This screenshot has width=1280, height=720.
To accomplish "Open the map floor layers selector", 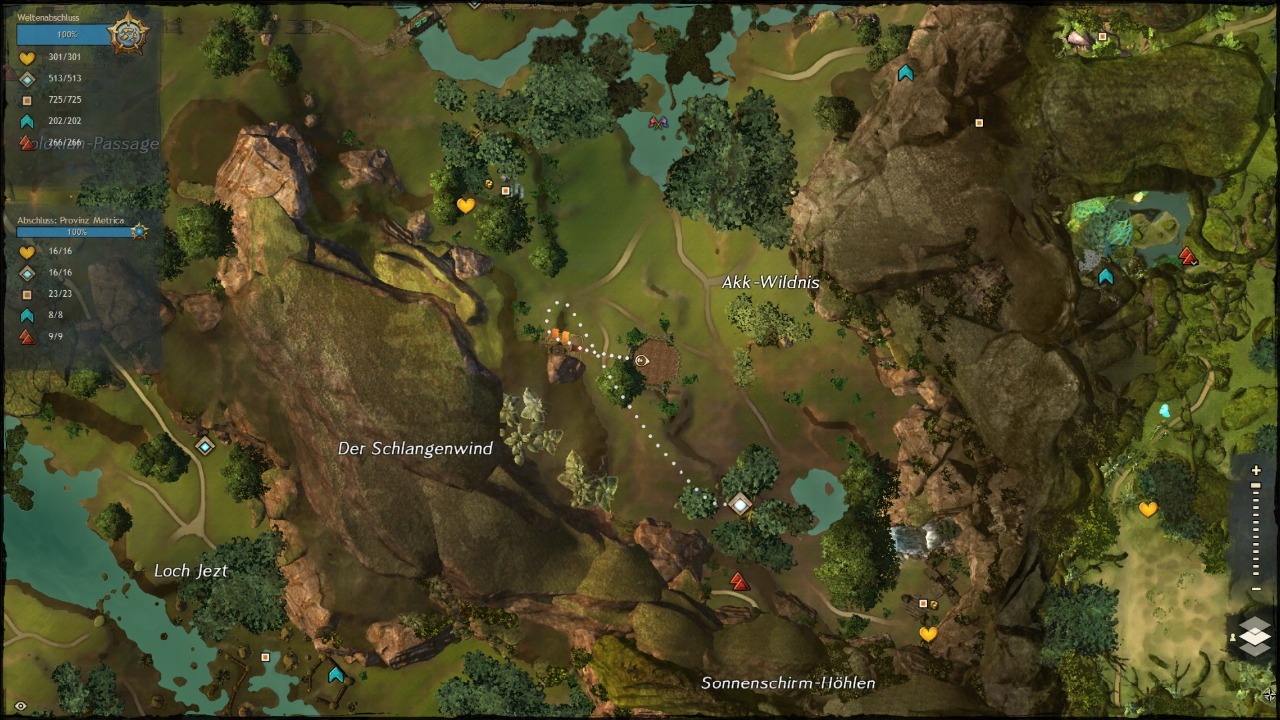I will tap(1254, 636).
